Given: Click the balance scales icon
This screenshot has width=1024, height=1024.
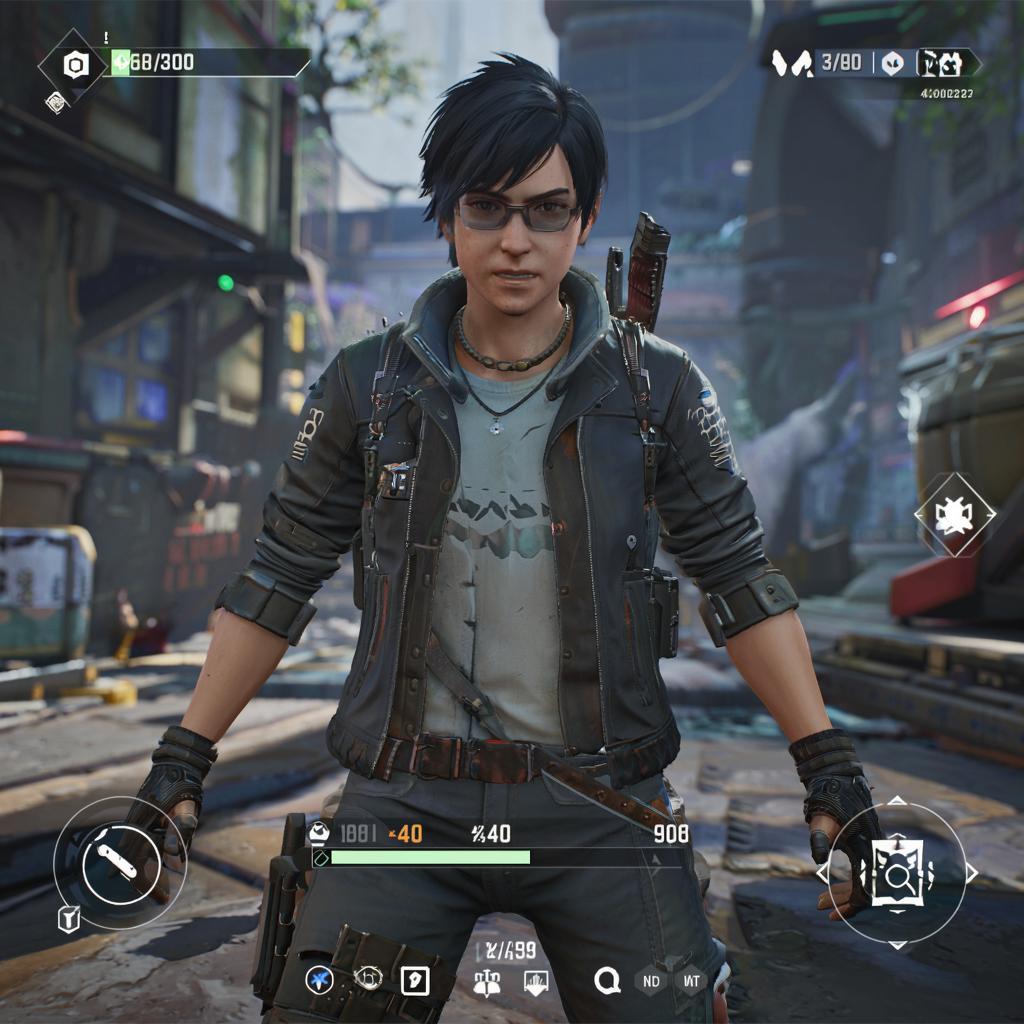Looking at the screenshot, I should 487,983.
